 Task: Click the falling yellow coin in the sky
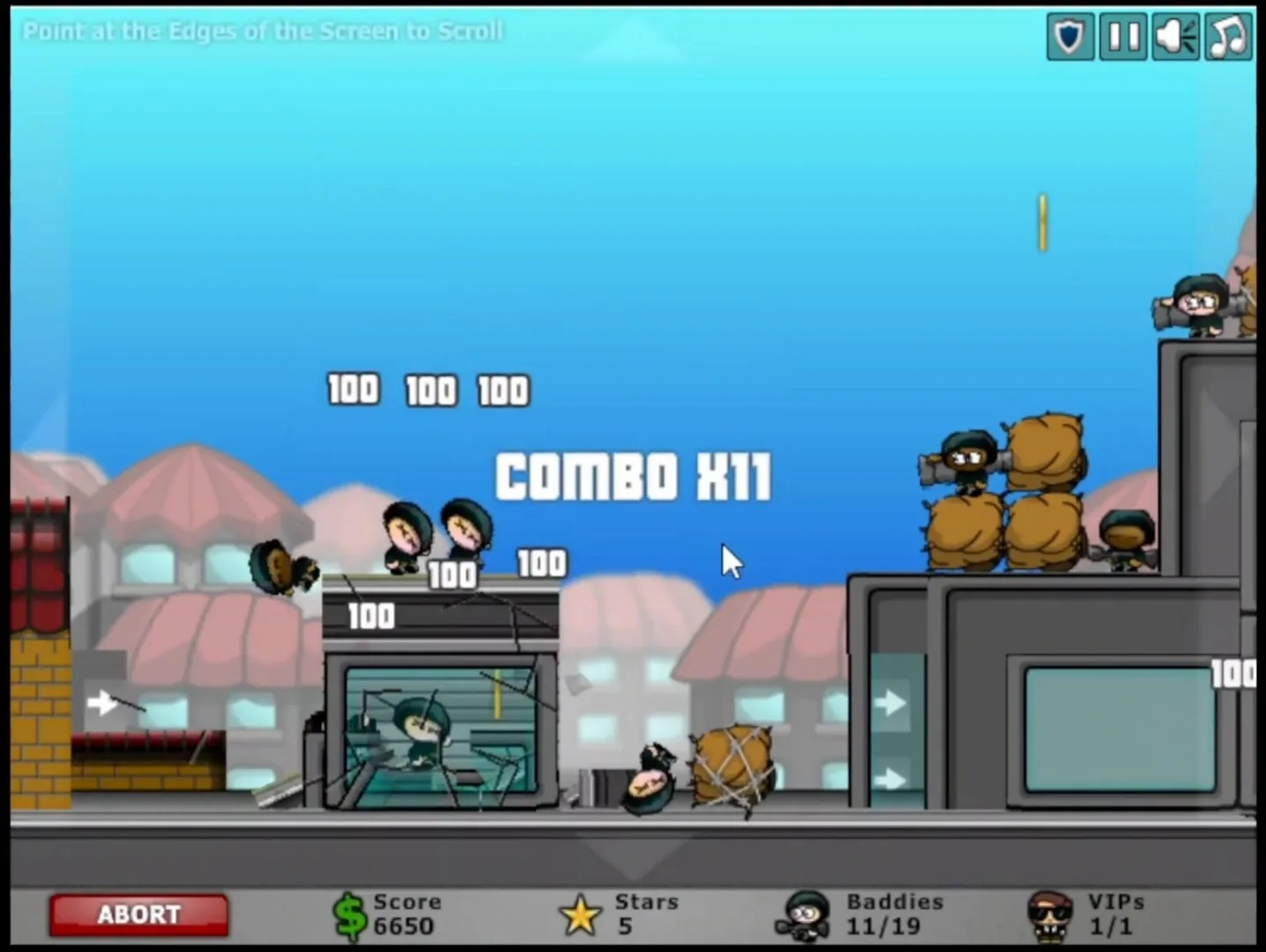pyautogui.click(x=1042, y=223)
